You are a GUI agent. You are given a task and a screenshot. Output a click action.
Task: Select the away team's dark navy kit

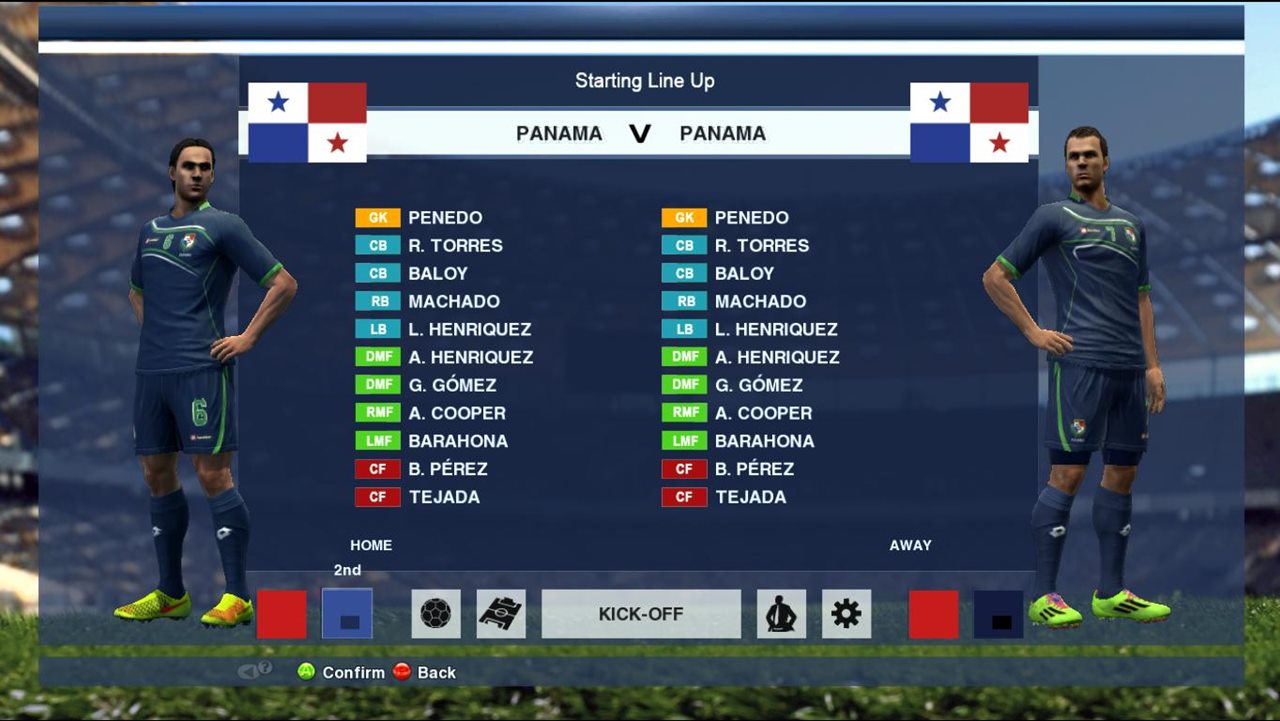click(x=998, y=614)
